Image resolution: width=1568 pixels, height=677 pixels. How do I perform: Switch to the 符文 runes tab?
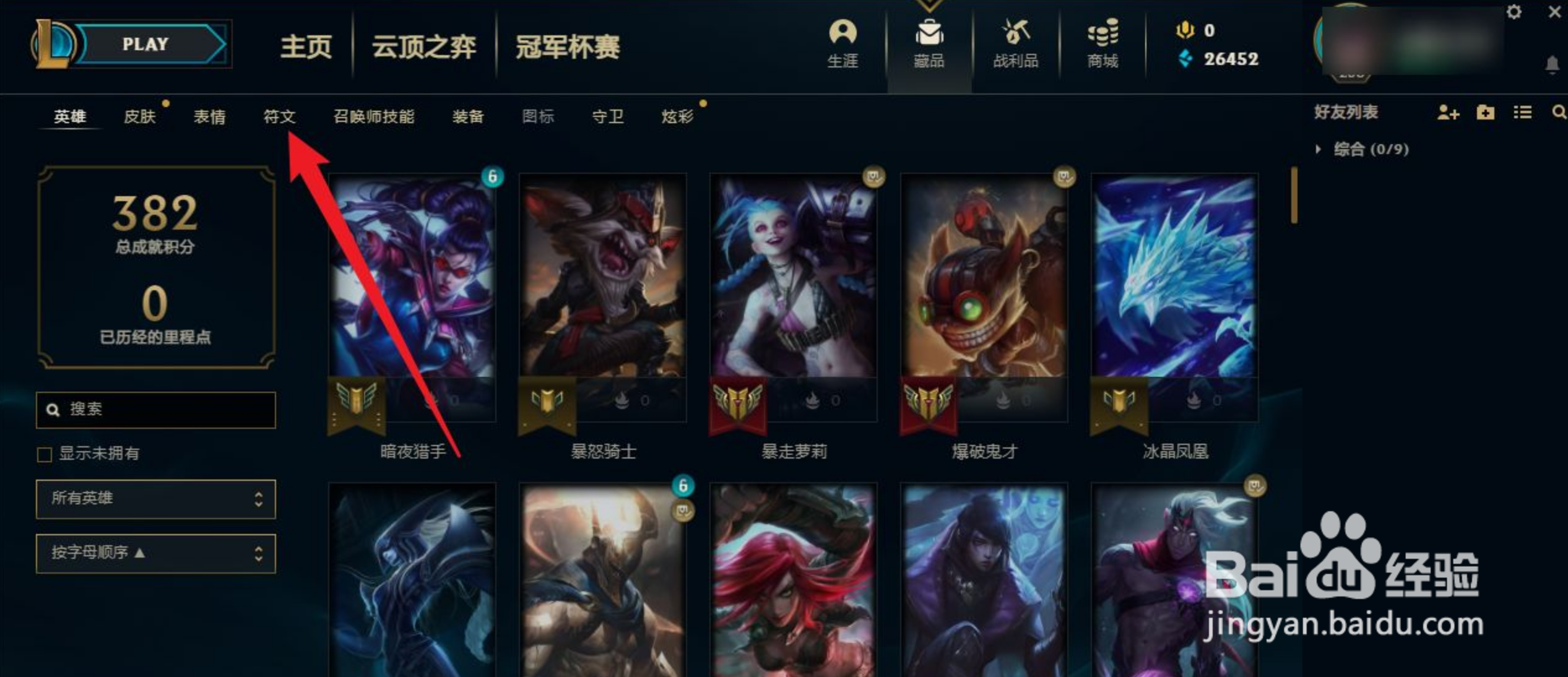tap(280, 116)
